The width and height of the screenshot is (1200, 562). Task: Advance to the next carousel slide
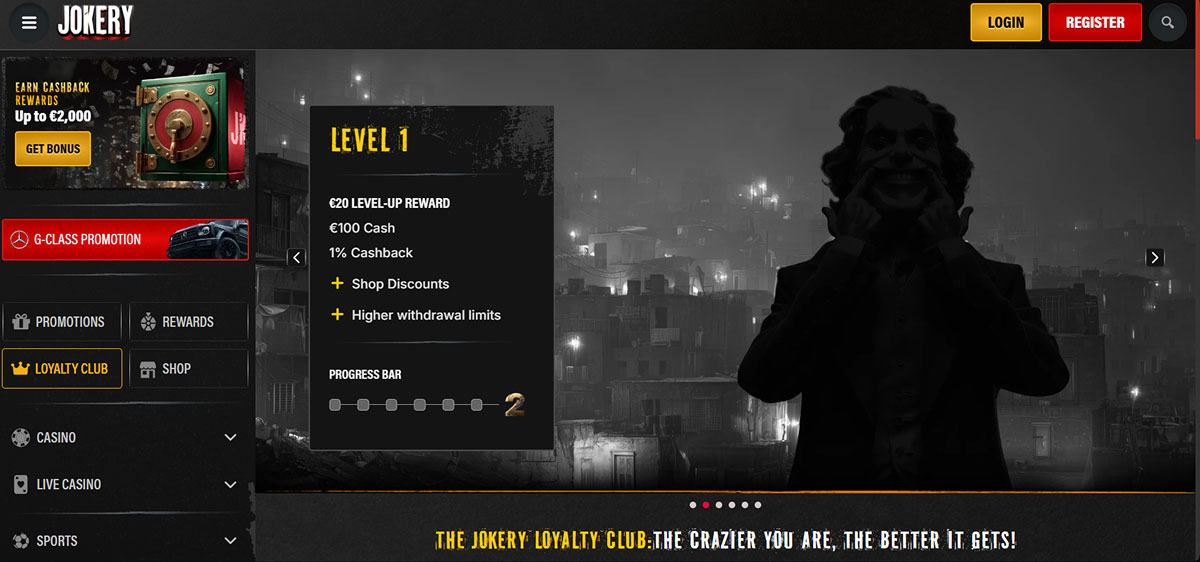point(1155,258)
